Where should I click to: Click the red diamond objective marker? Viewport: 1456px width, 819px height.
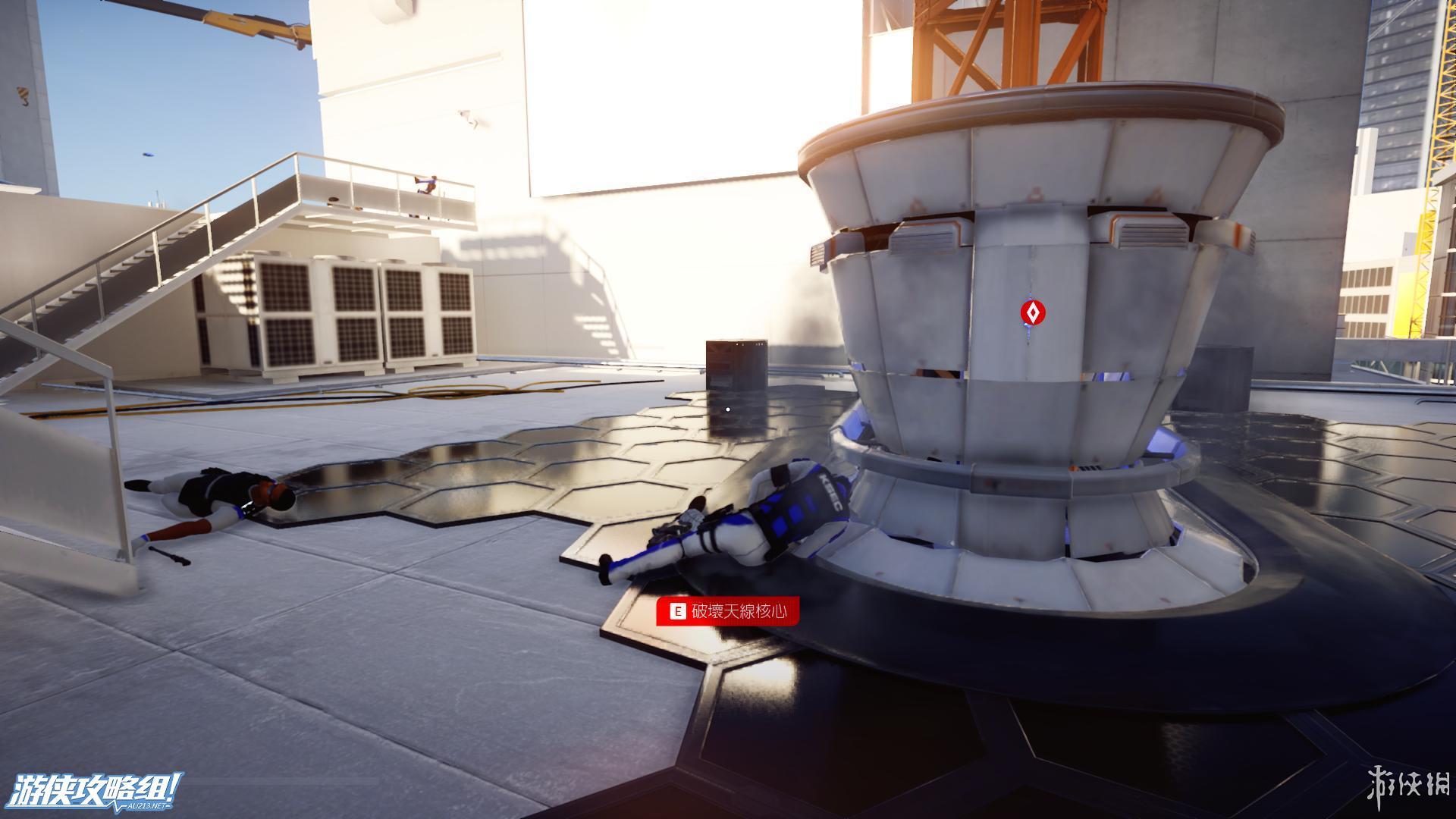(1032, 312)
